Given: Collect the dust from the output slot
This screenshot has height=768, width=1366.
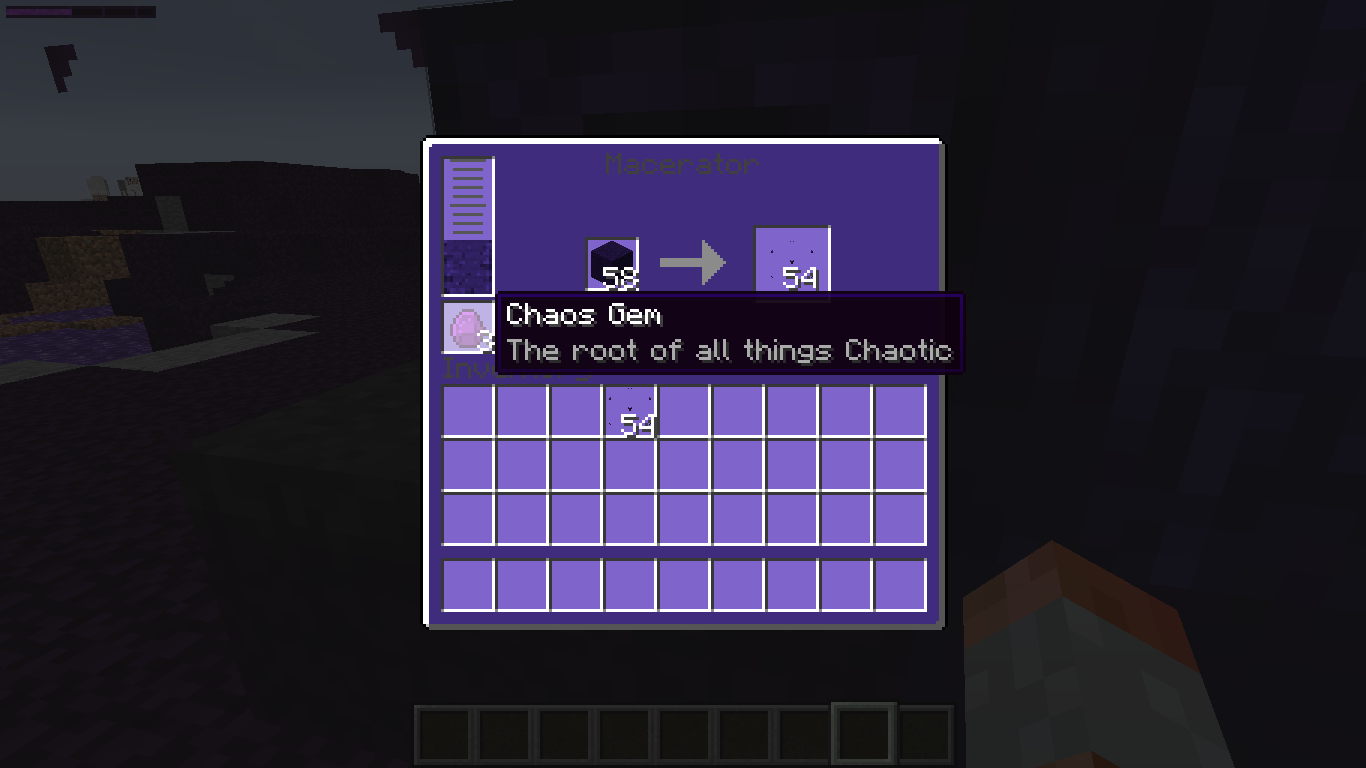Looking at the screenshot, I should 791,262.
